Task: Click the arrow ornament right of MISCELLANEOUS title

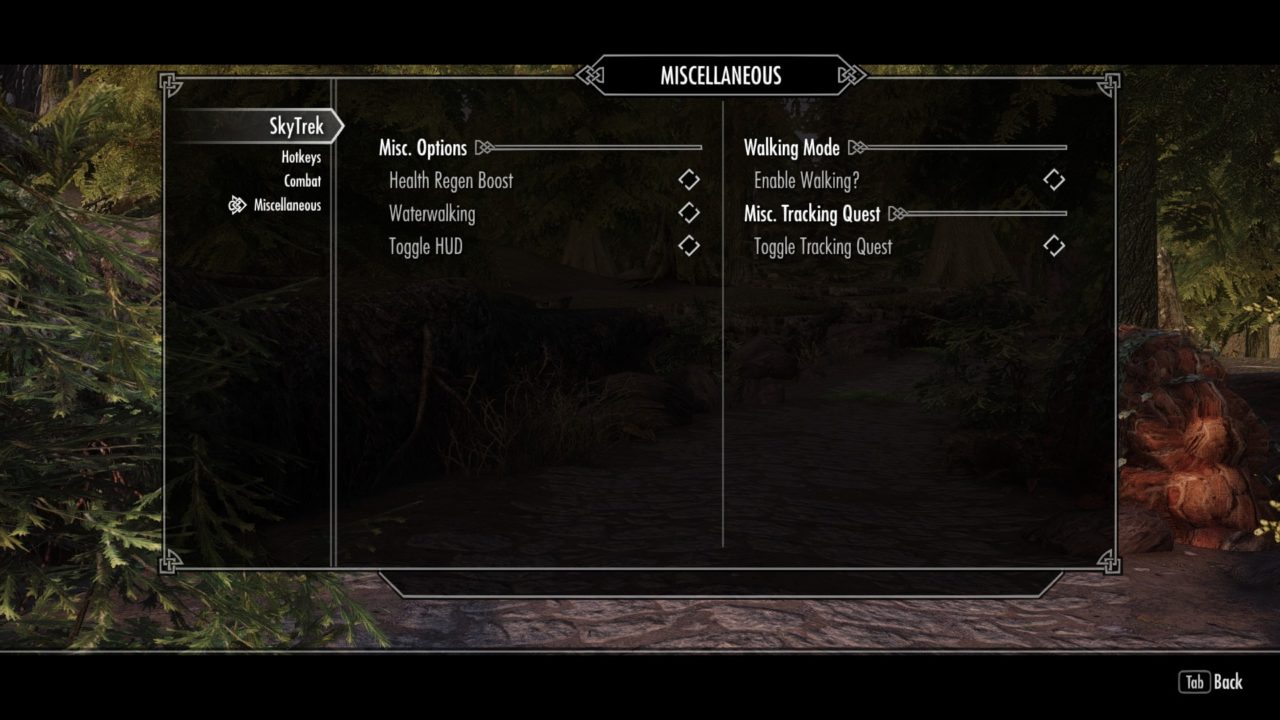Action: click(851, 75)
